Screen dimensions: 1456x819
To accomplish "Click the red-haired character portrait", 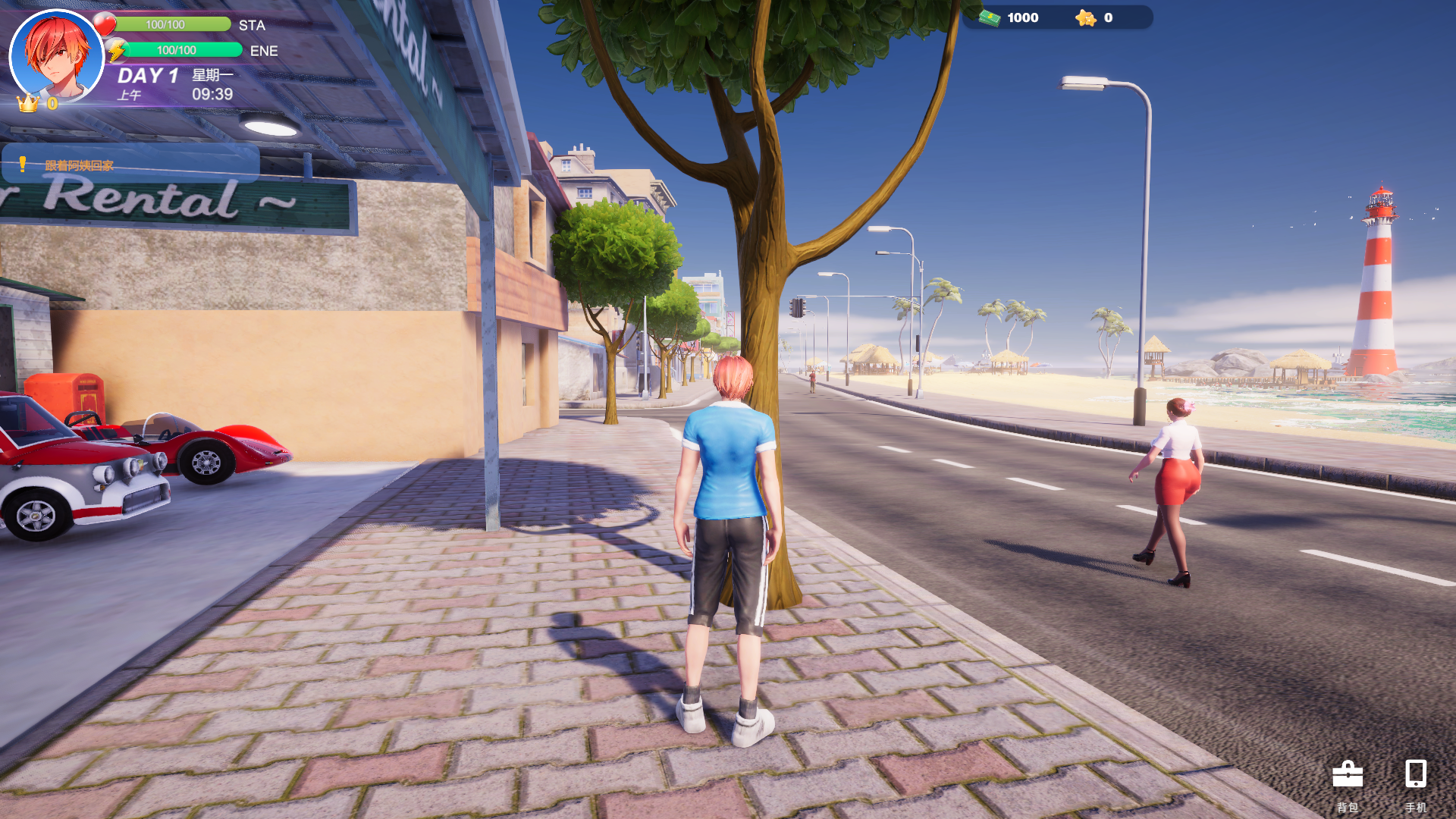I will (x=57, y=55).
